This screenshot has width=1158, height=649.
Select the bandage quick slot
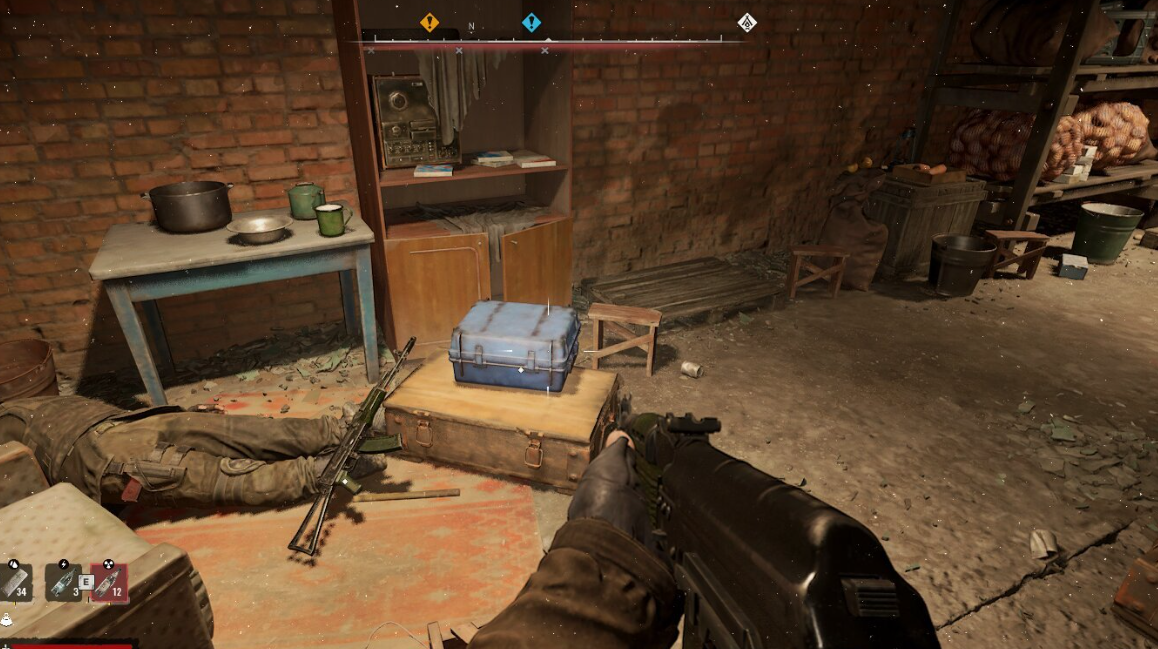tap(15, 582)
